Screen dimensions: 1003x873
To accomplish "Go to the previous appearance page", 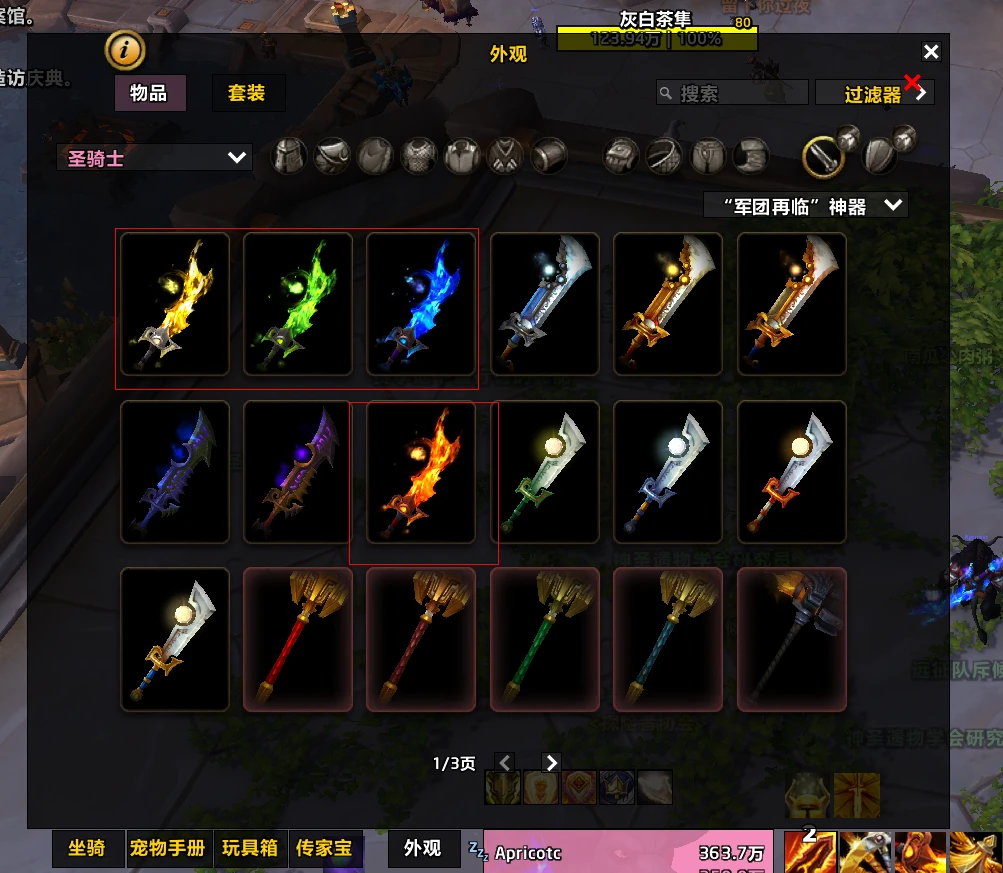I will coord(505,764).
